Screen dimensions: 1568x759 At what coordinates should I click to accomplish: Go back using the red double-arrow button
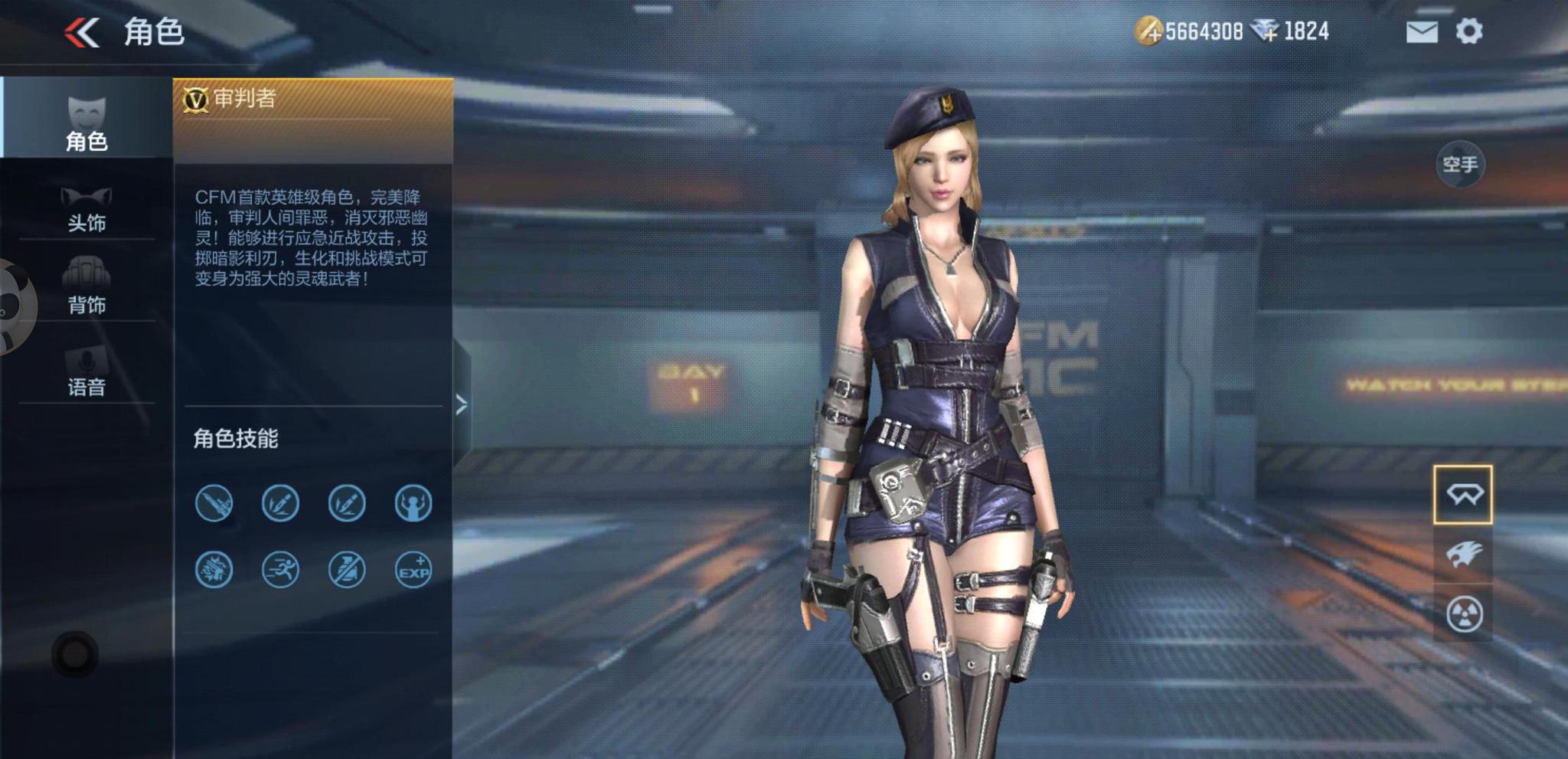[x=83, y=33]
